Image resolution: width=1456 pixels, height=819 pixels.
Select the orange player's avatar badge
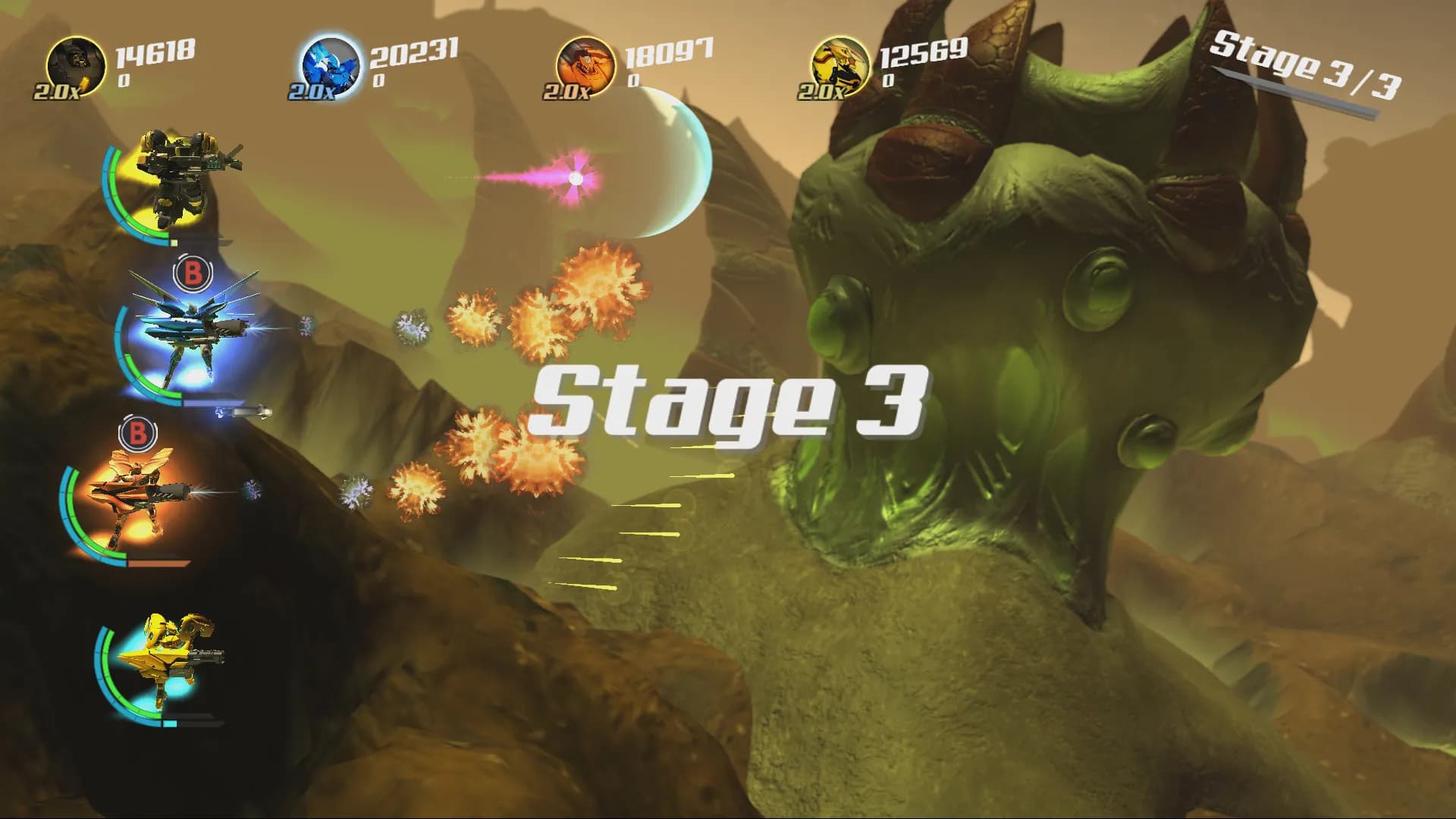point(584,64)
